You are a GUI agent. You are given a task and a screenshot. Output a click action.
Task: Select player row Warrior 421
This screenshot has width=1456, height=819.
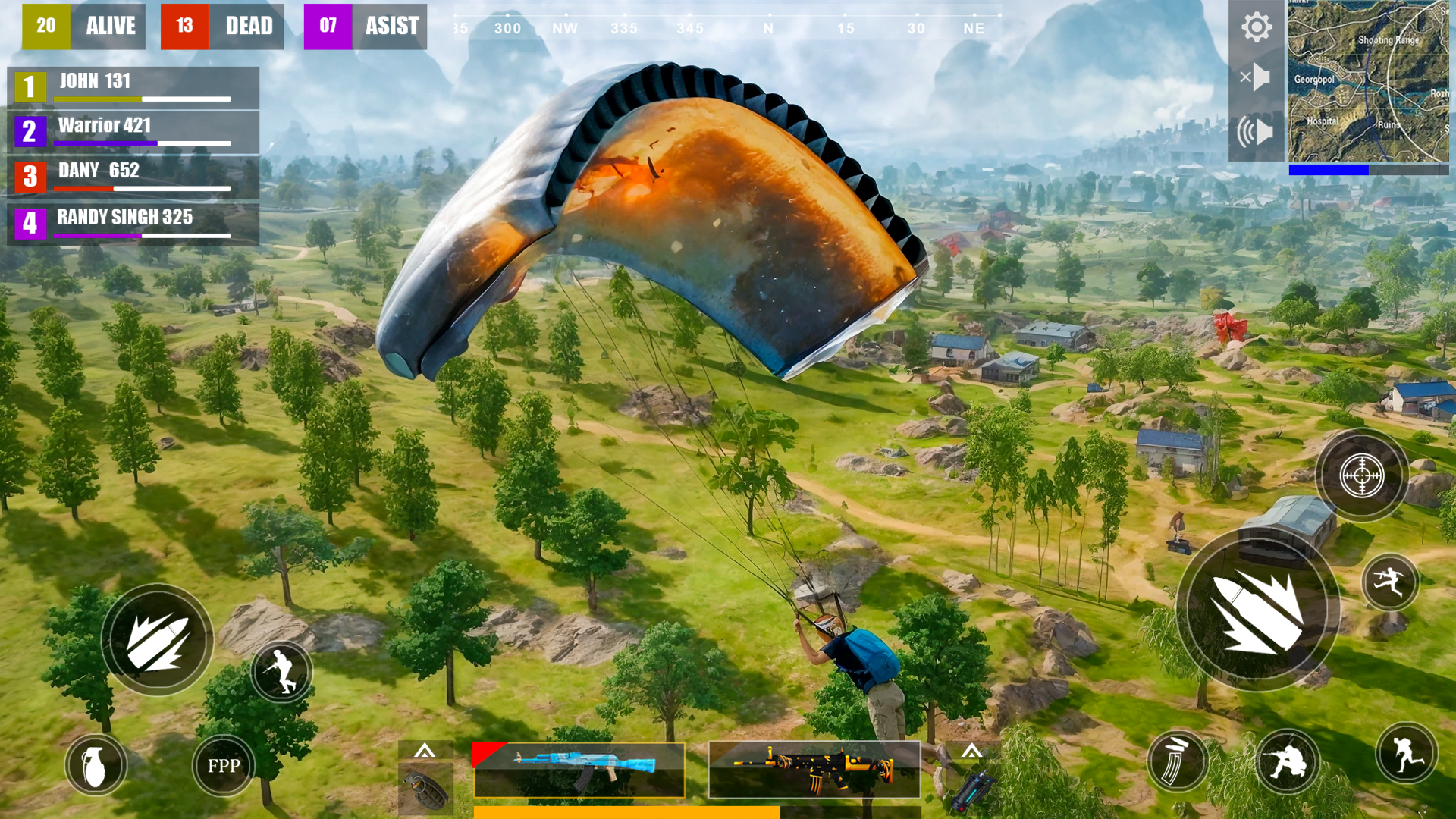tap(133, 131)
